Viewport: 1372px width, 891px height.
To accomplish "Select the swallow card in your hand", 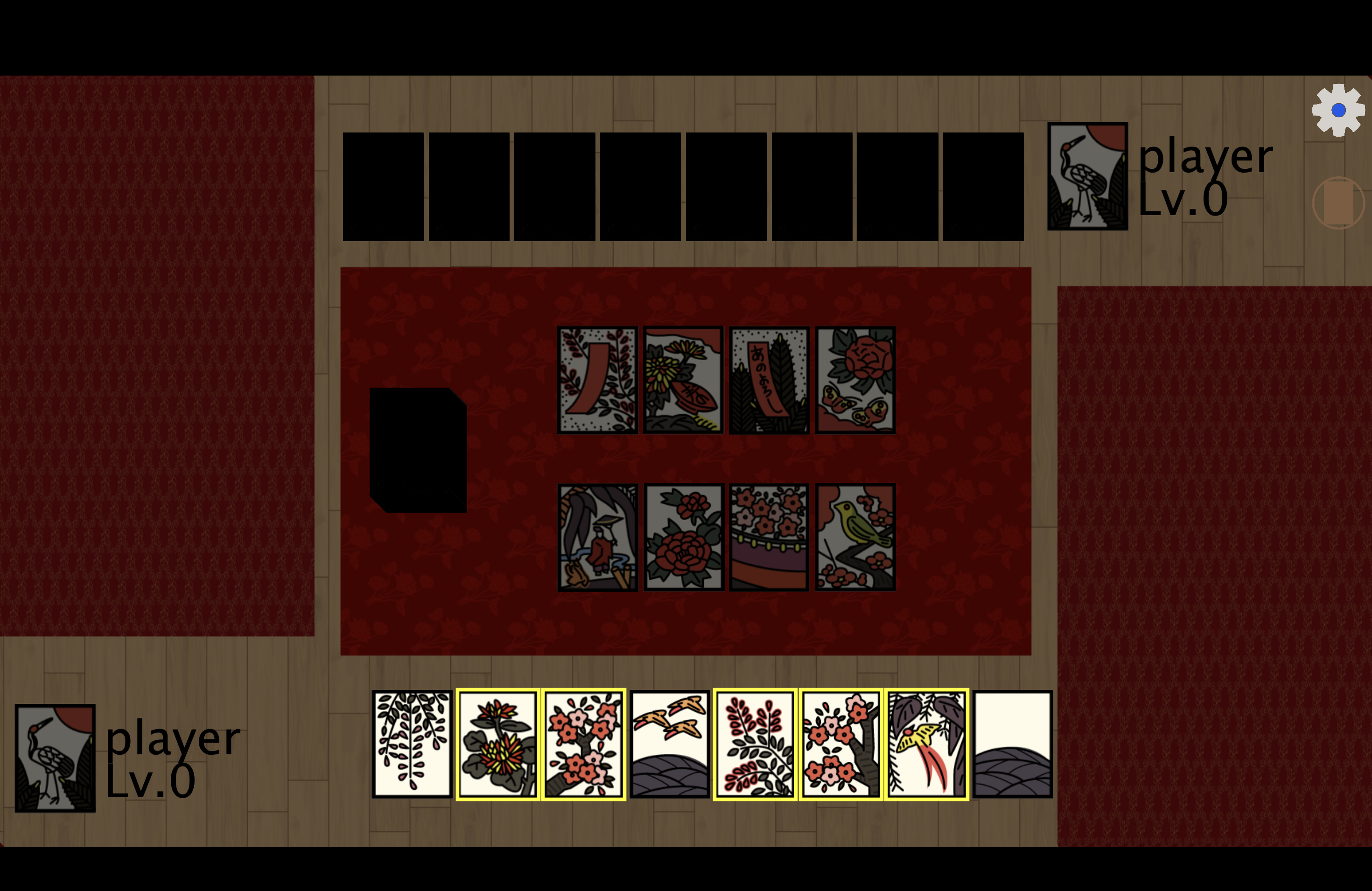I will [x=926, y=744].
